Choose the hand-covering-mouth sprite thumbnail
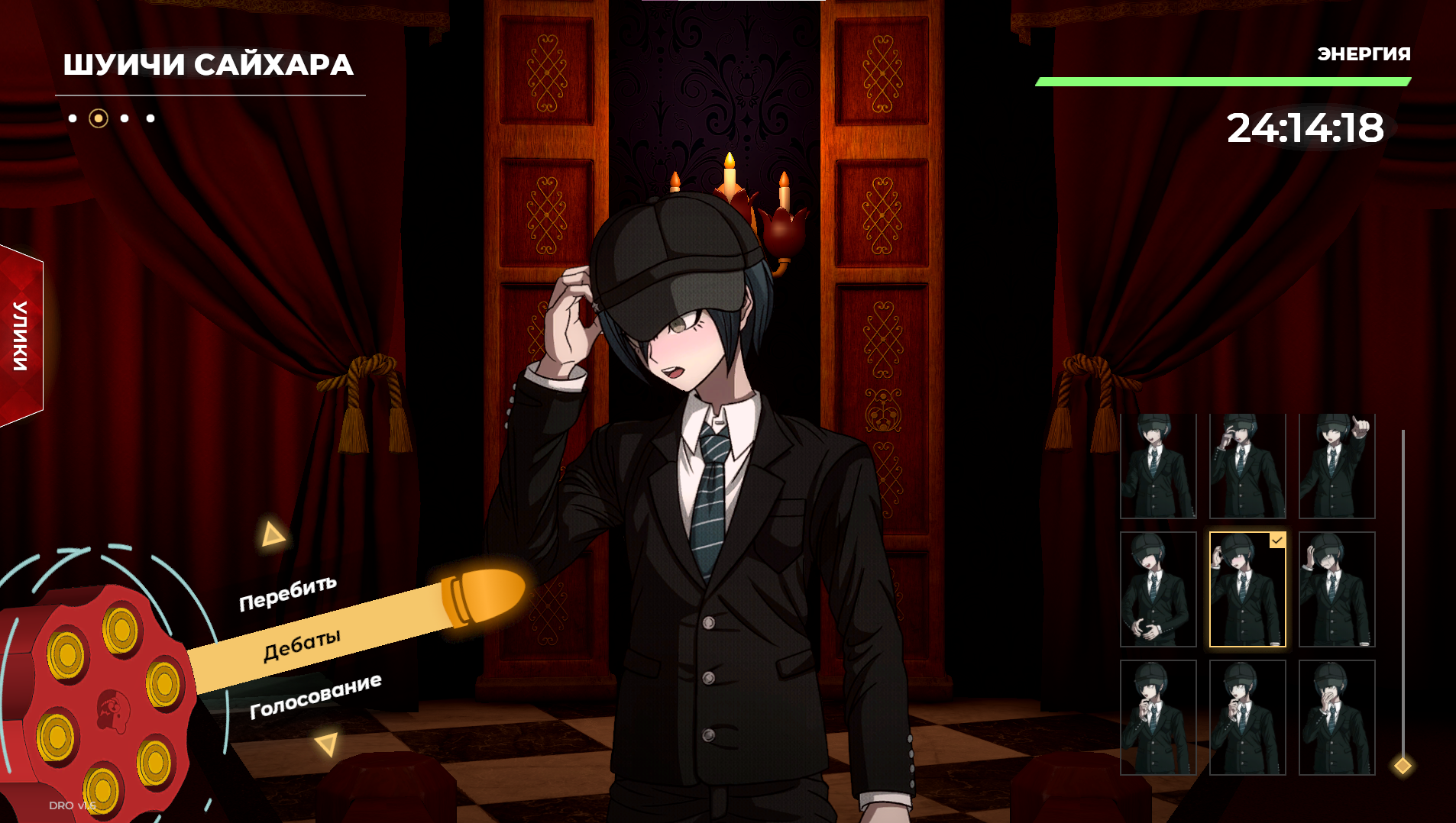Viewport: 1456px width, 823px height. [1337, 718]
